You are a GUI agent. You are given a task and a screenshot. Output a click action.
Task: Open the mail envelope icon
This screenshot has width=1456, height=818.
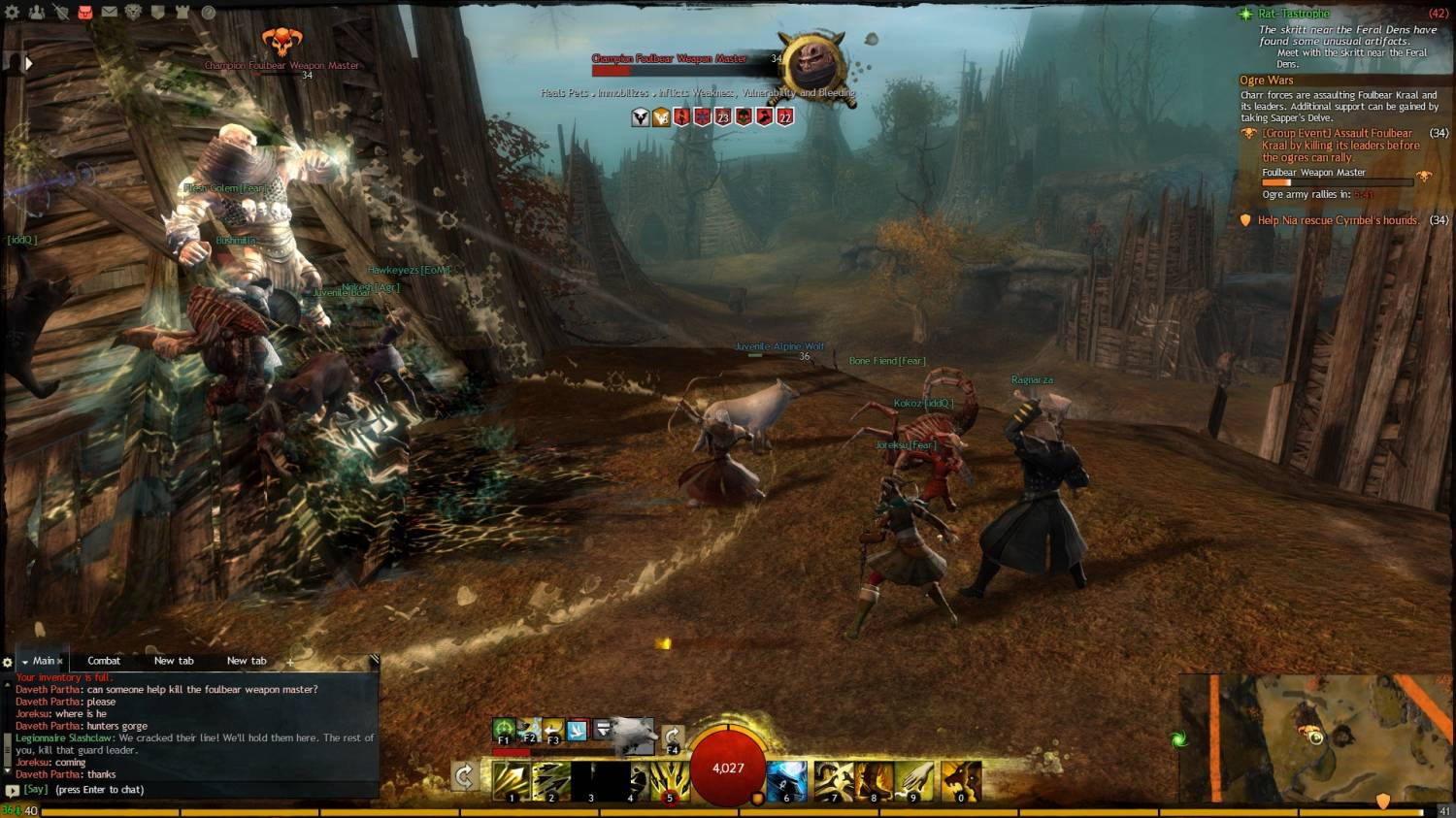point(110,13)
